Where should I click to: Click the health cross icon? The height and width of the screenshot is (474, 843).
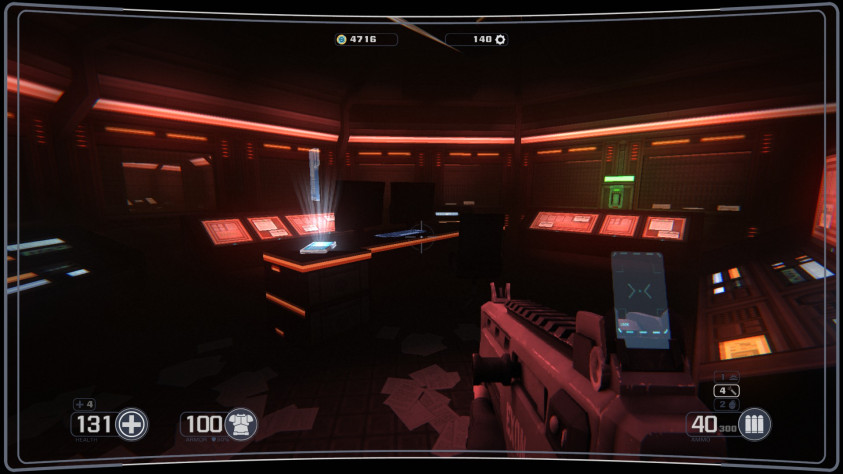point(131,424)
